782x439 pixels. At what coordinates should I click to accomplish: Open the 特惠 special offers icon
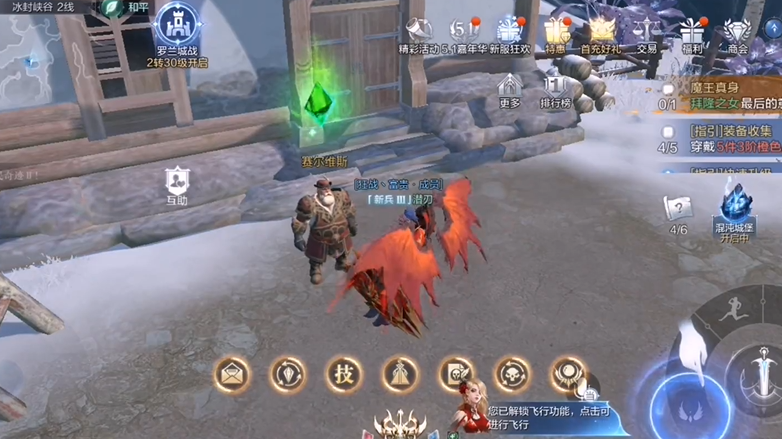tap(556, 32)
